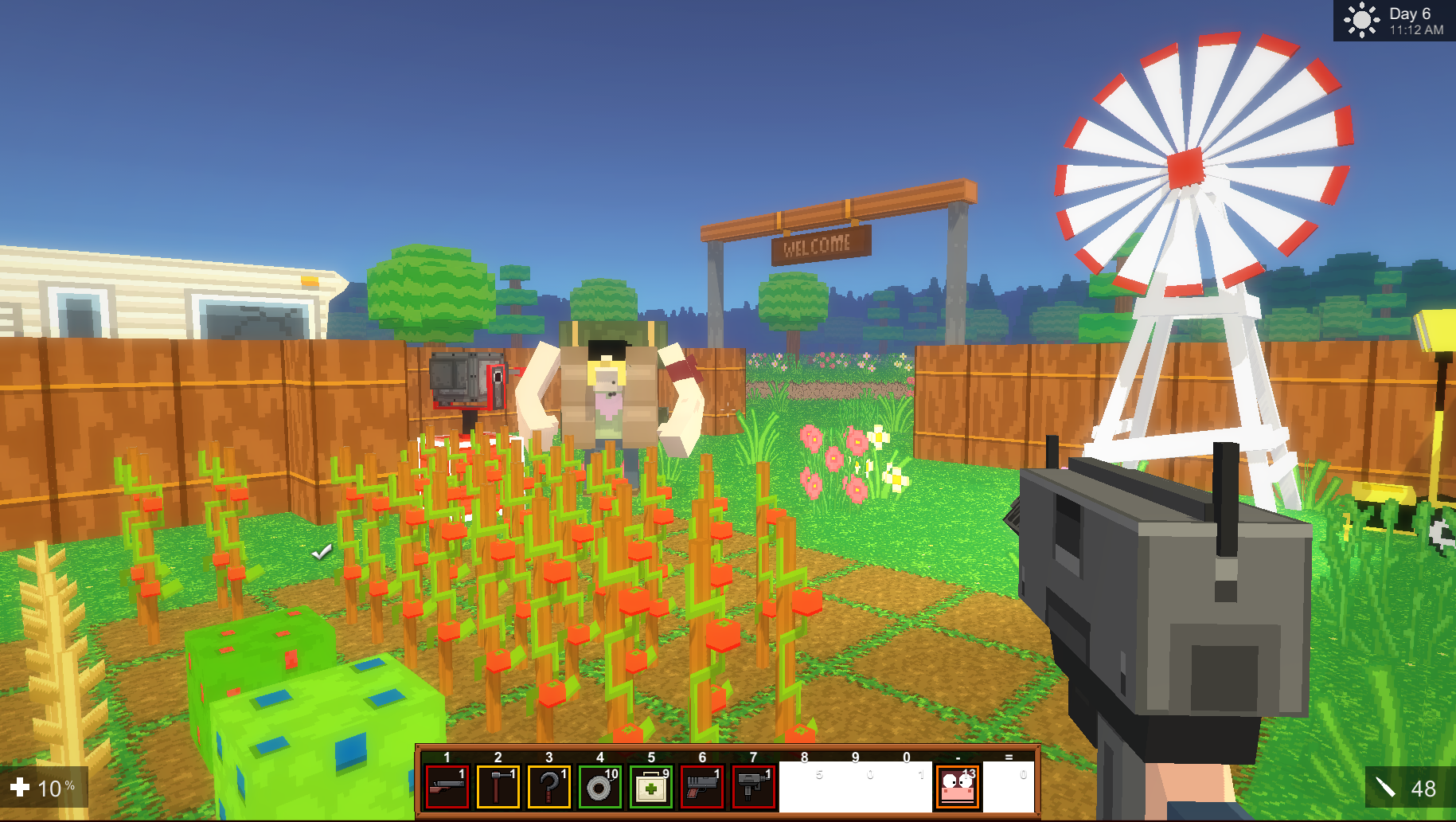The width and height of the screenshot is (1456, 822).
Task: Click the melee weapon icon beside the 48 counter
Action: [x=1385, y=789]
